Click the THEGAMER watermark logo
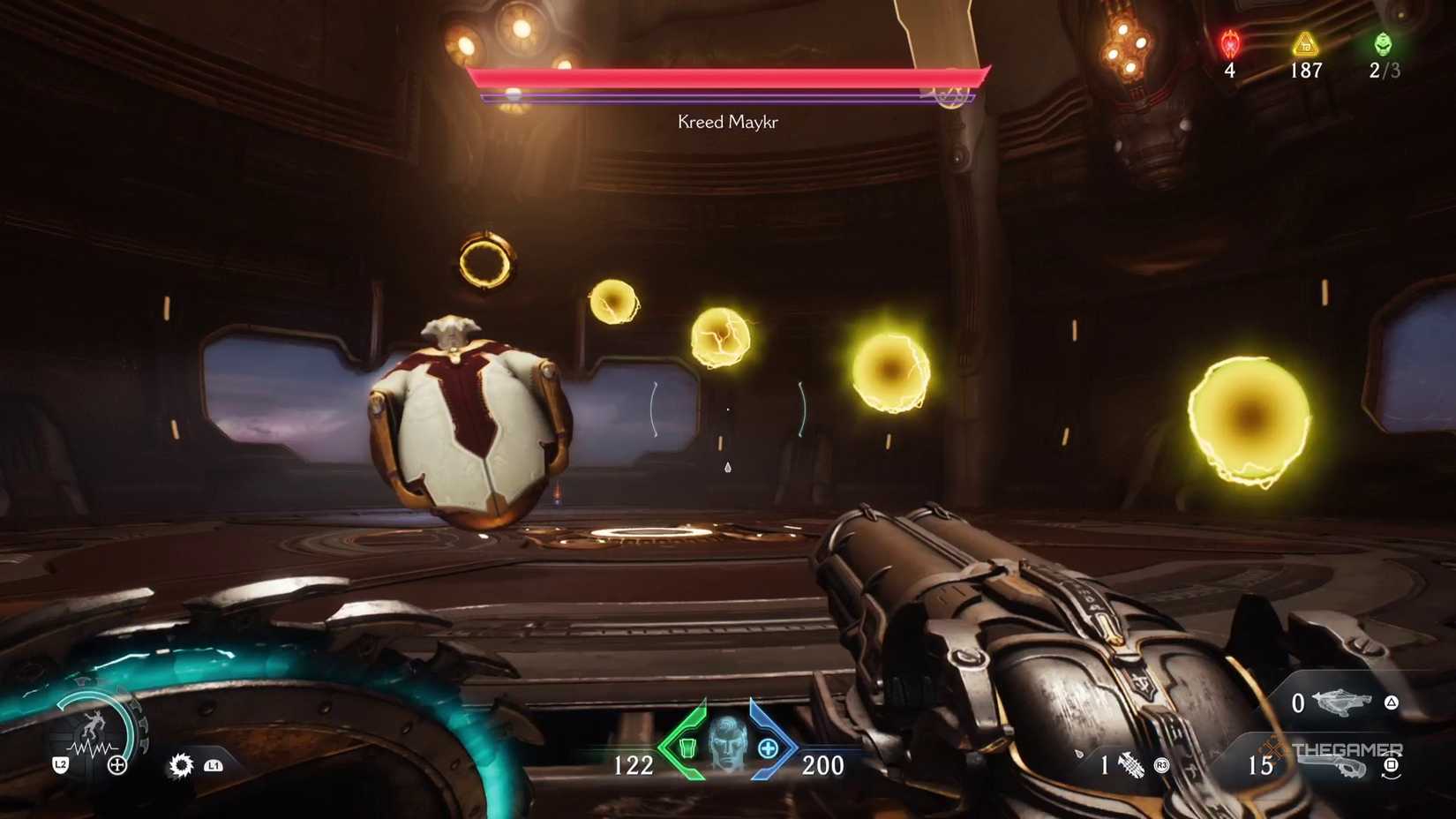Screen dimensions: 1456x819 coord(1348,748)
